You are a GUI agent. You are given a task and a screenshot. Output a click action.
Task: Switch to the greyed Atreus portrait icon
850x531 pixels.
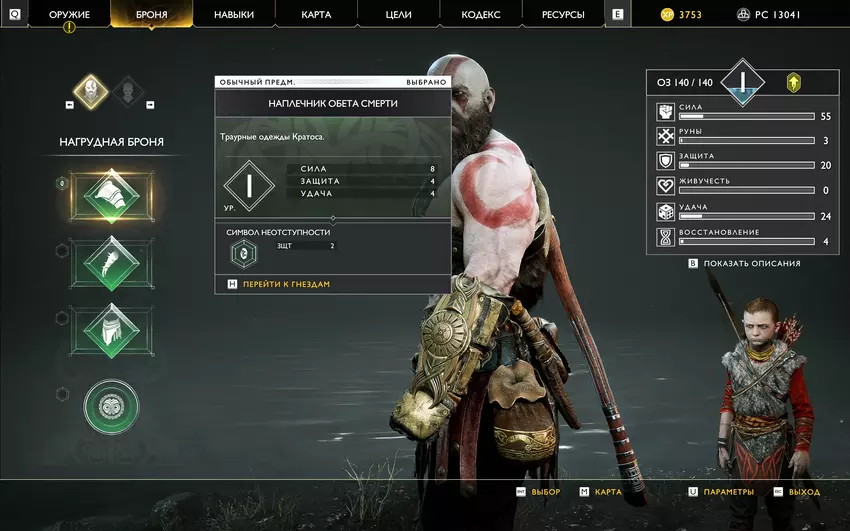pyautogui.click(x=128, y=92)
